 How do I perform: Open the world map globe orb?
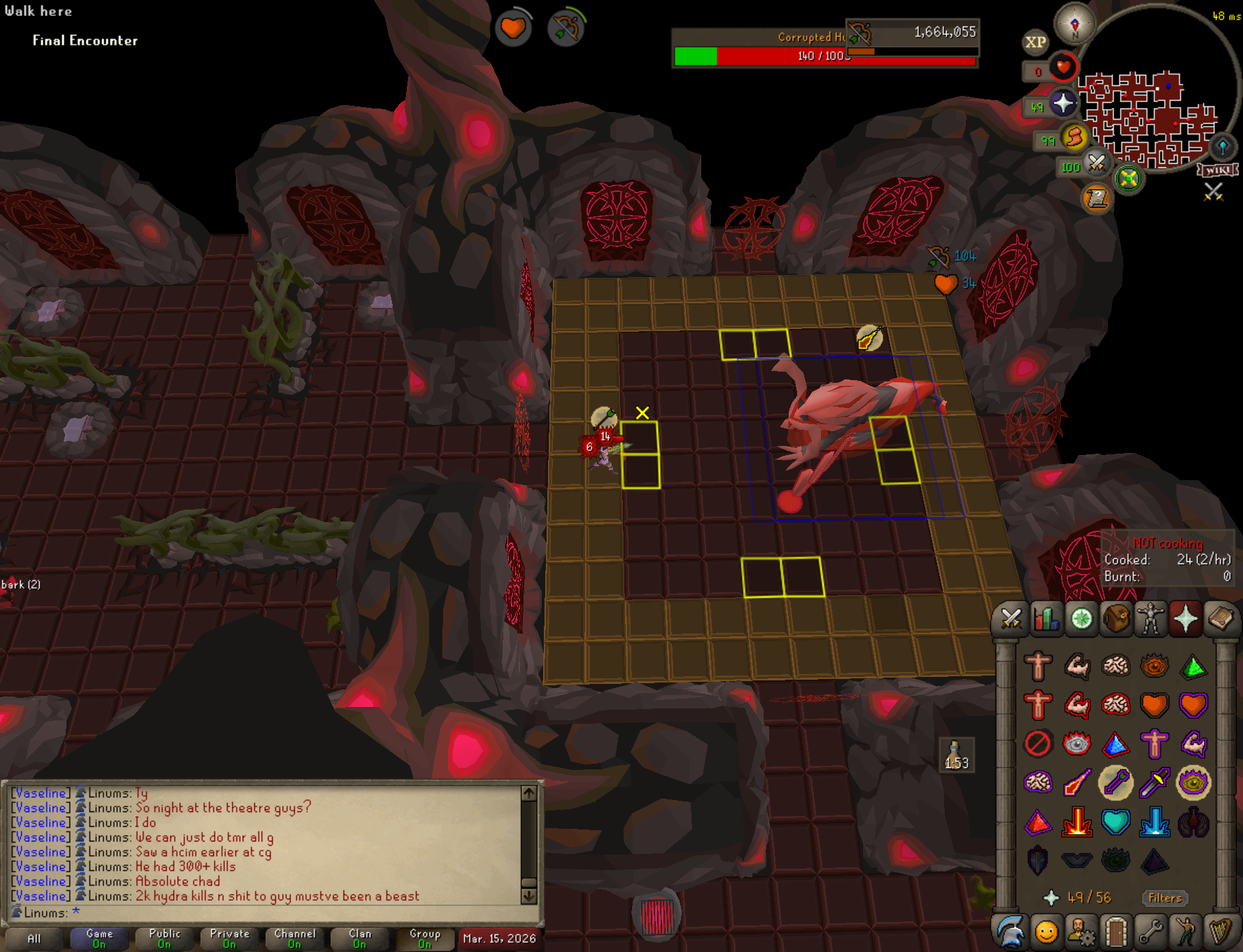[1128, 179]
